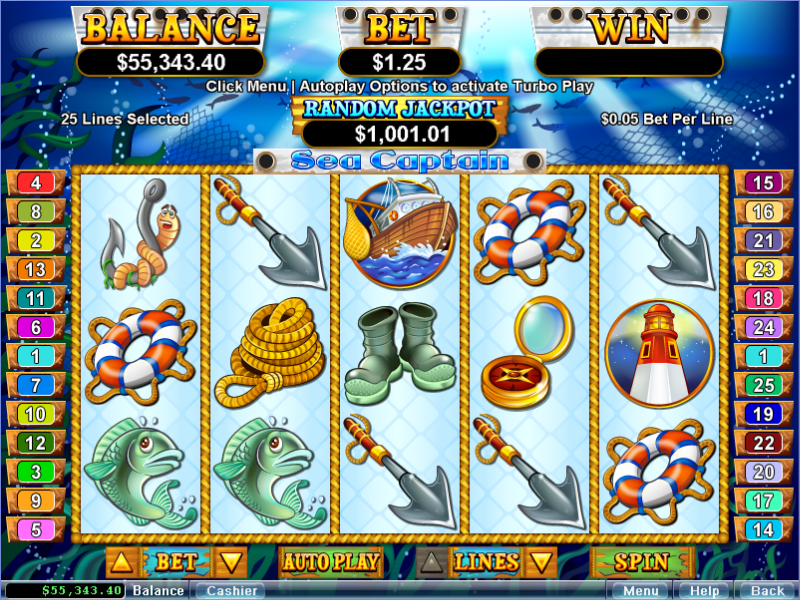800x600 pixels.
Task: Pick payline number 10
Action: pos(36,414)
